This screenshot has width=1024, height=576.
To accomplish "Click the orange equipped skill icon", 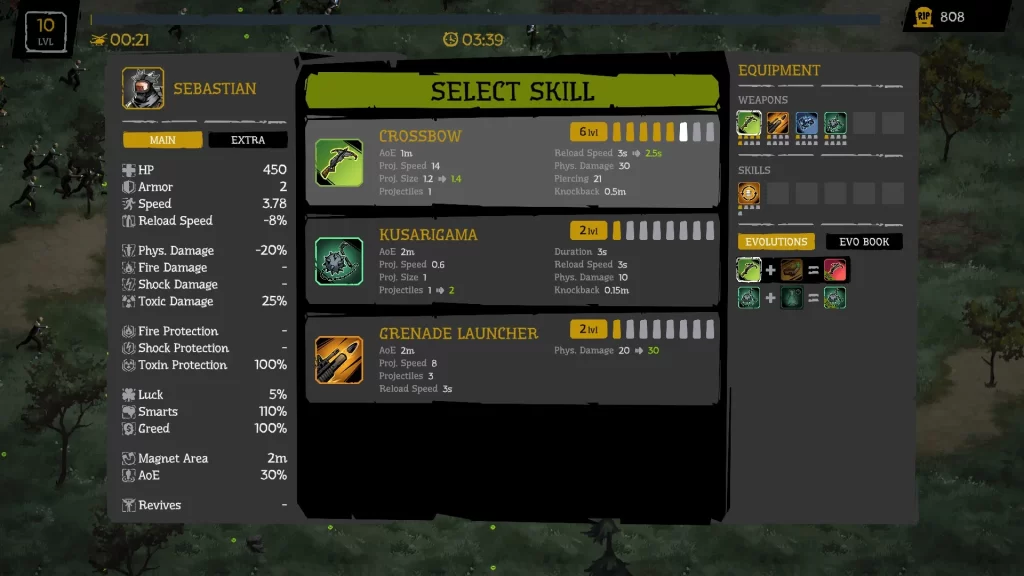I will [749, 193].
